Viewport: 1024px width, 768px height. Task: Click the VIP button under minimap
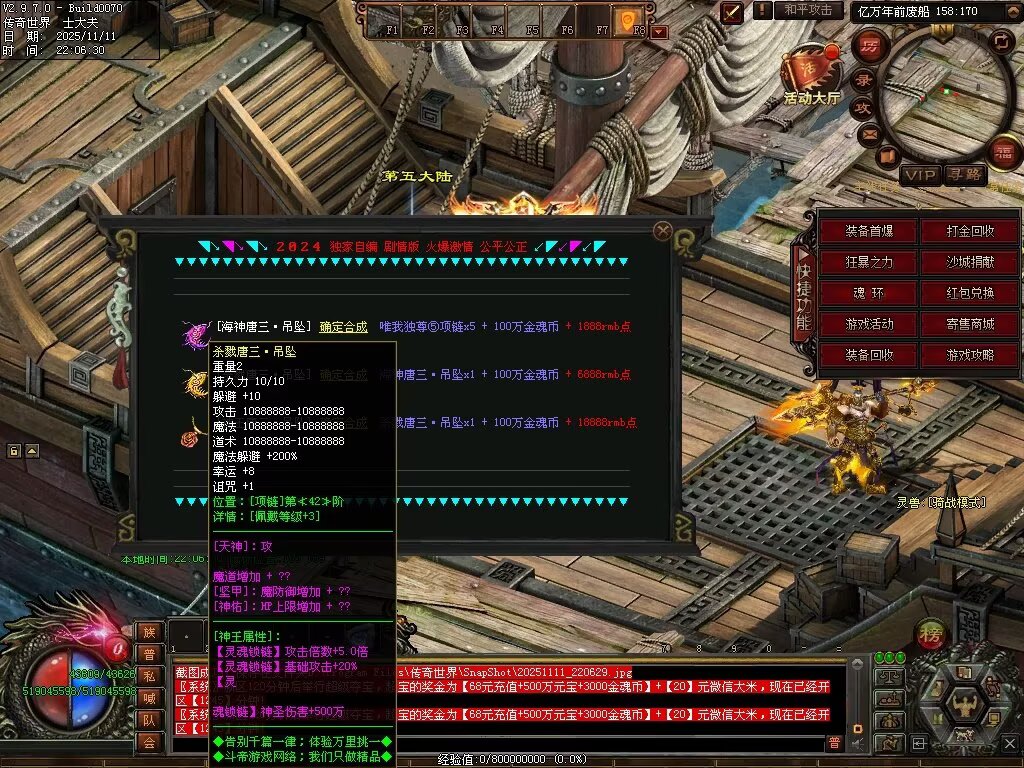[920, 176]
